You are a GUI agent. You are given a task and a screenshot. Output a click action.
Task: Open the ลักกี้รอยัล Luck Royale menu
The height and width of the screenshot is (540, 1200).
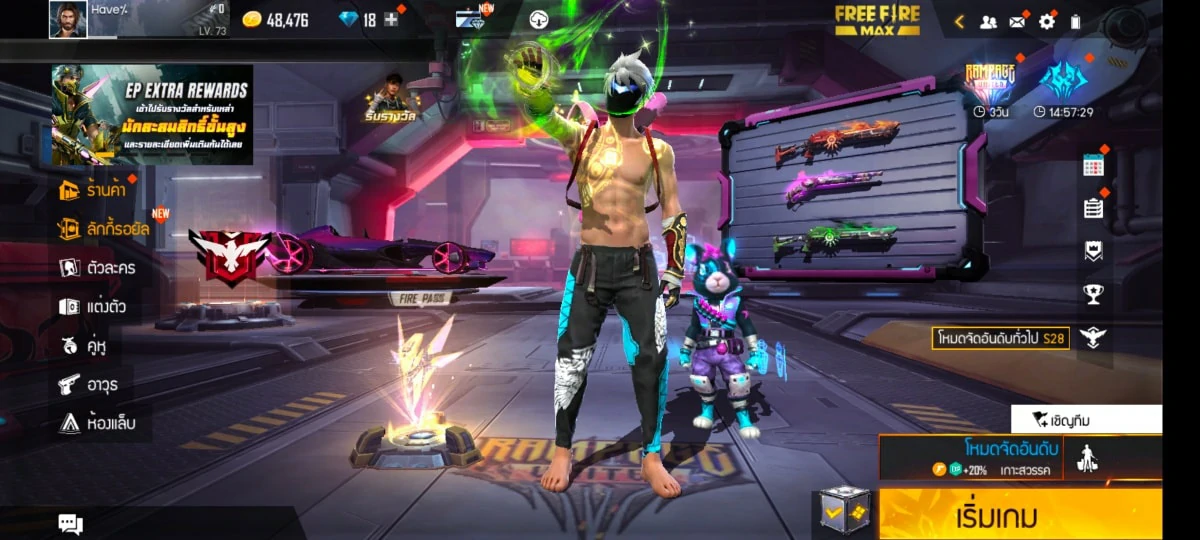coord(105,229)
